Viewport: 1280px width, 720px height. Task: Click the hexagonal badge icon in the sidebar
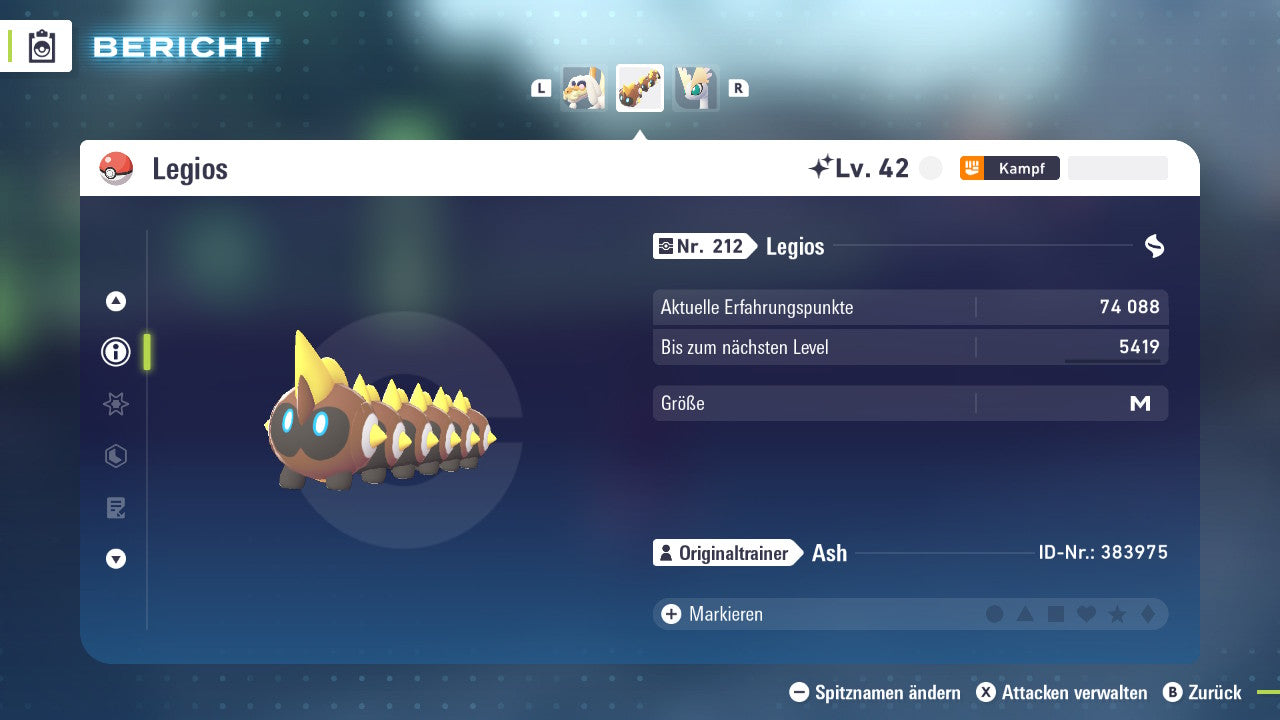point(116,456)
